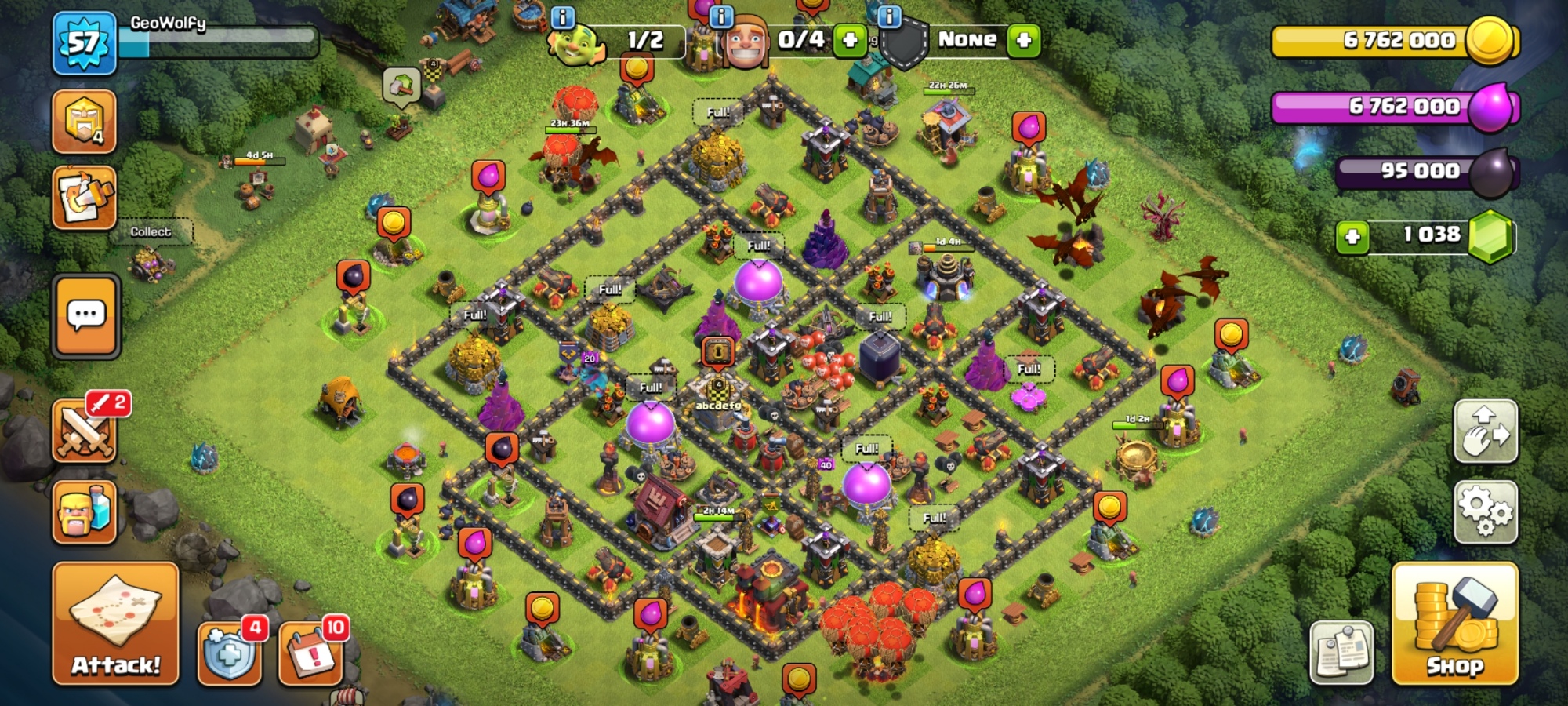Open the Shop

[1454, 624]
